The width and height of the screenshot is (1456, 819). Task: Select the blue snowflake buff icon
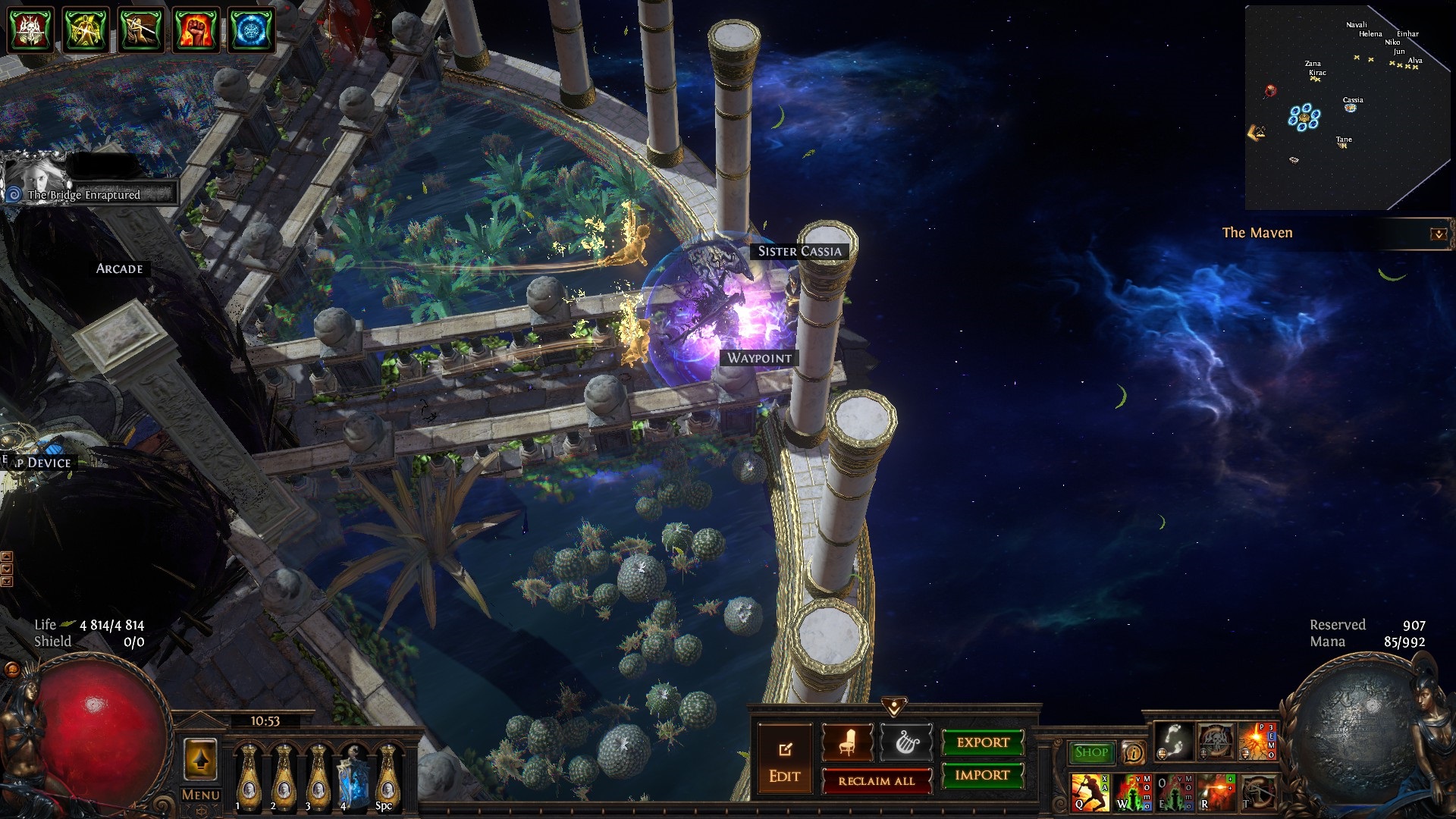pos(250,30)
